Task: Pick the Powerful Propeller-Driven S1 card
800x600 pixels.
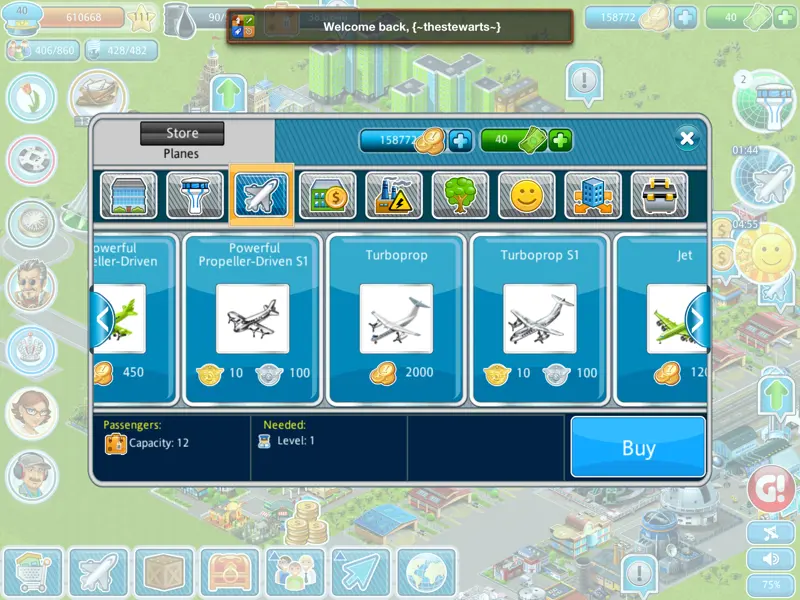Action: coord(253,319)
